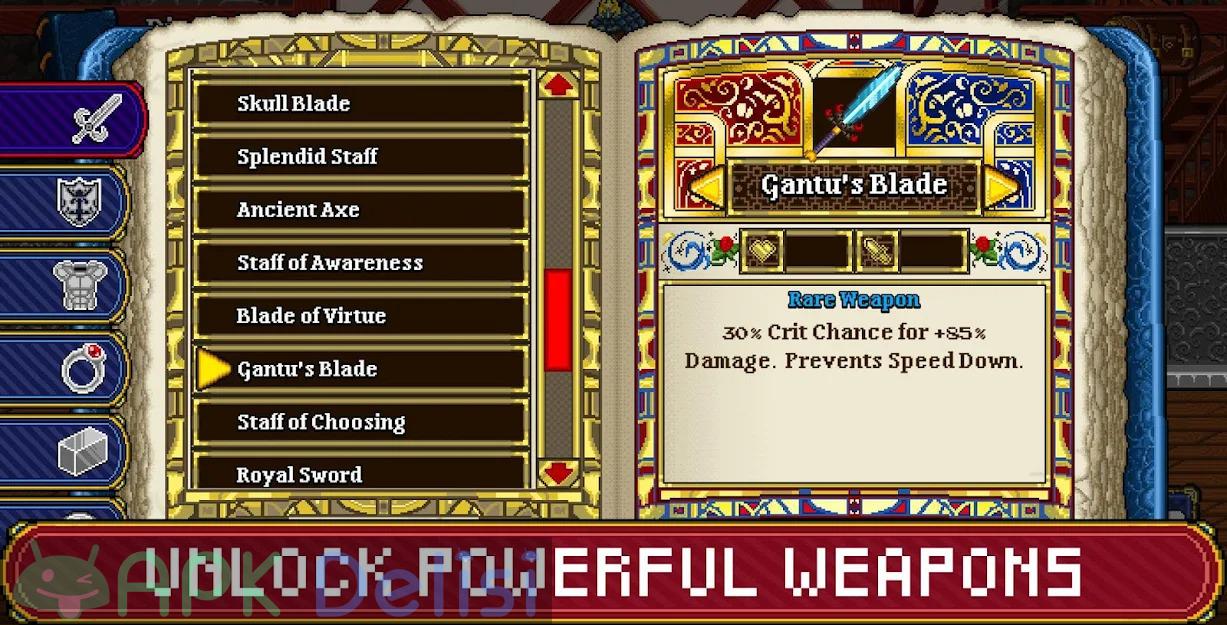
Task: Choose the Splendid Staff entry
Action: point(360,156)
